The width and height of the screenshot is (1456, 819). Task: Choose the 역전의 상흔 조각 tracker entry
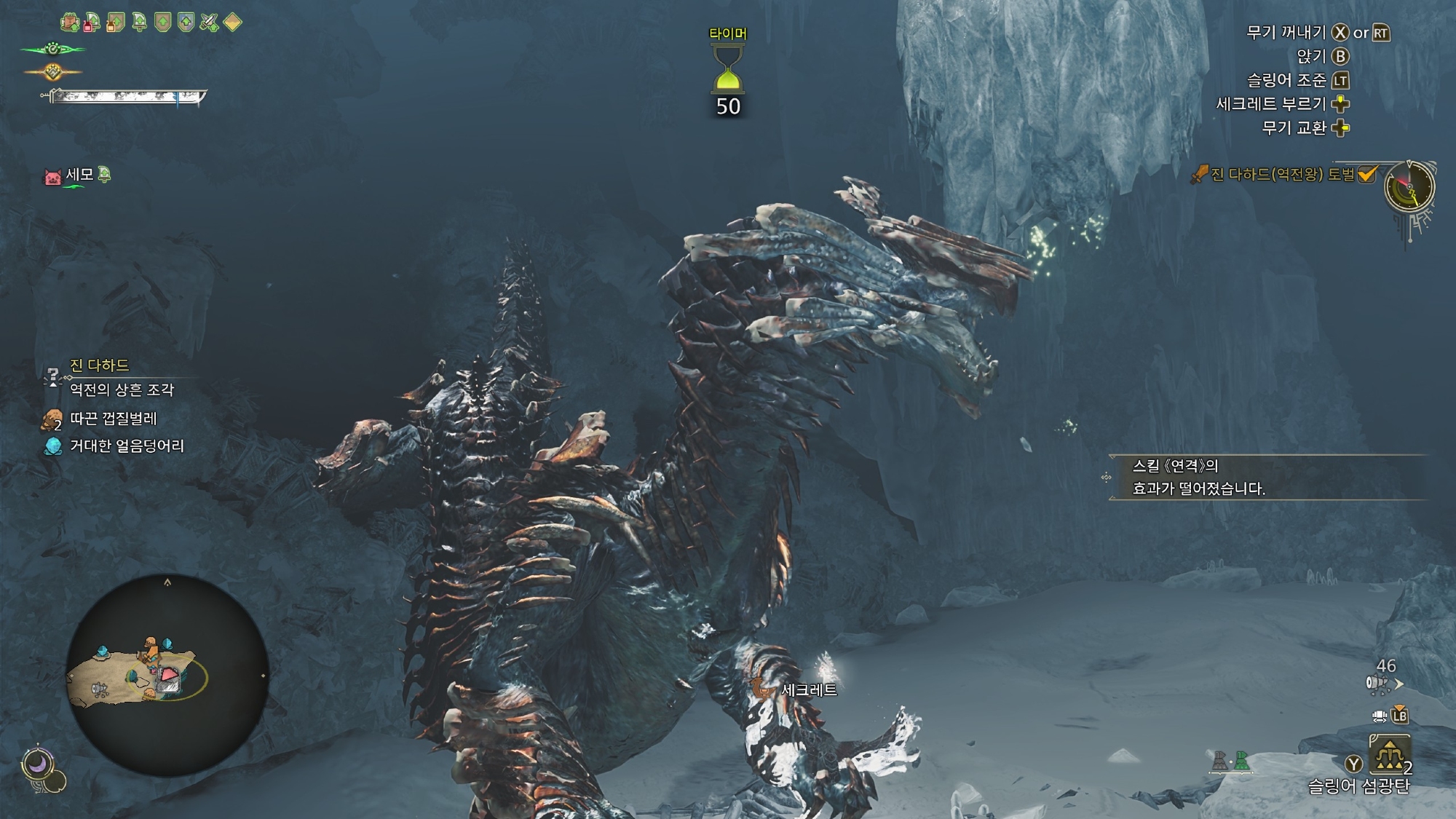pyautogui.click(x=122, y=390)
